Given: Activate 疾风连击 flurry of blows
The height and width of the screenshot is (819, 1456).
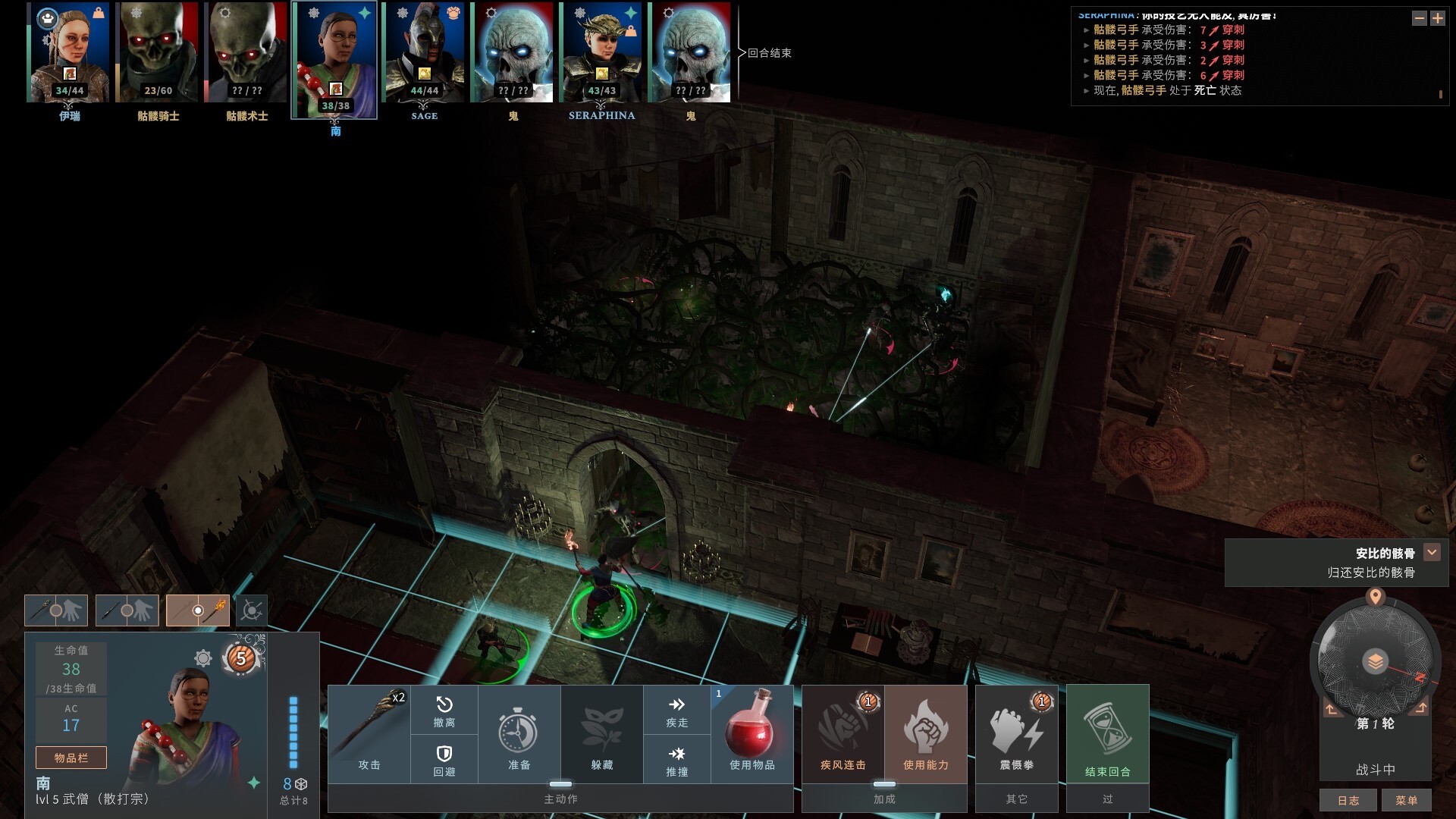Looking at the screenshot, I should [843, 733].
